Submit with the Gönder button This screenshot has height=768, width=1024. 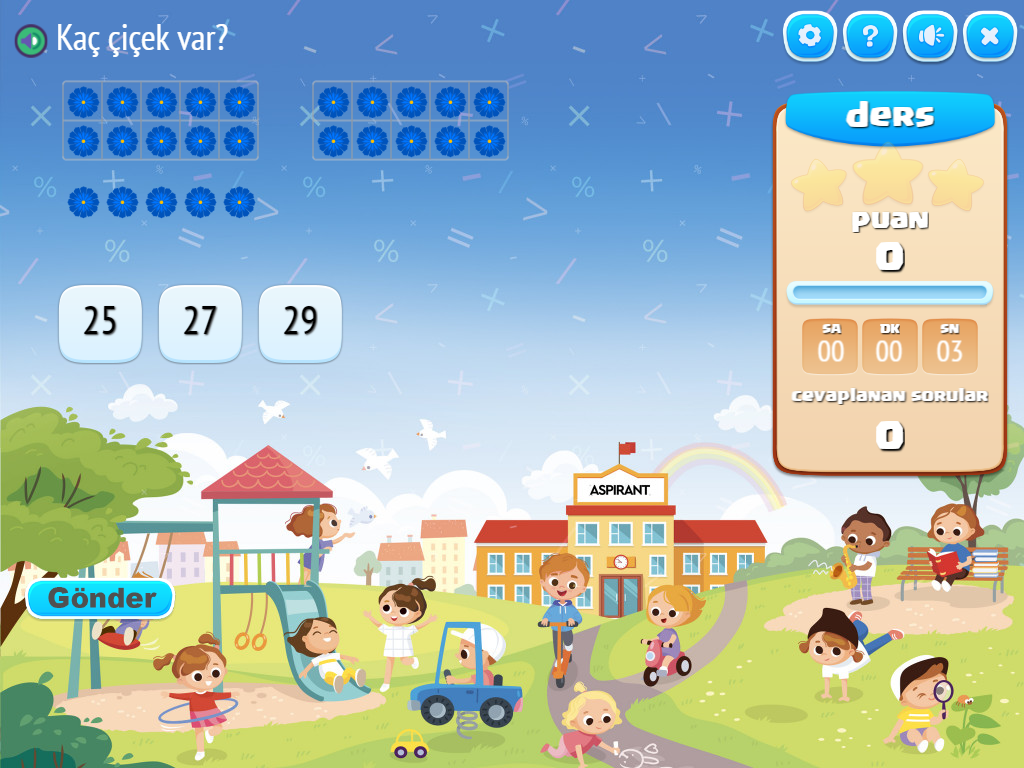[x=101, y=598]
